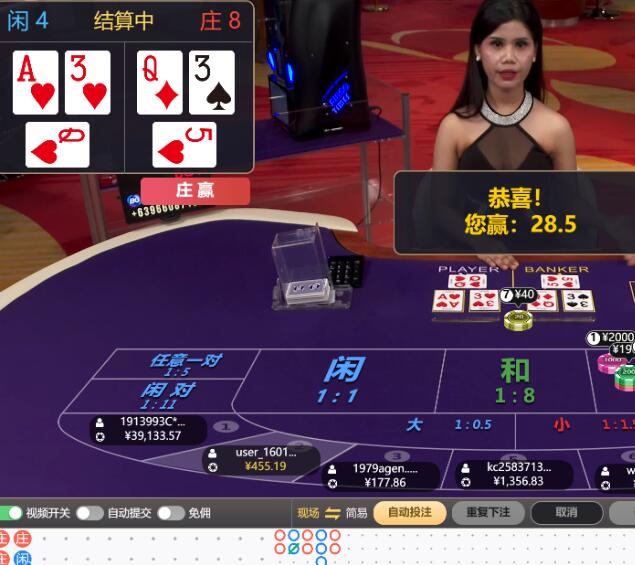The width and height of the screenshot is (635, 565).
Task: Bet on 大 (Big) 1:0.5
Action: pyautogui.click(x=448, y=425)
